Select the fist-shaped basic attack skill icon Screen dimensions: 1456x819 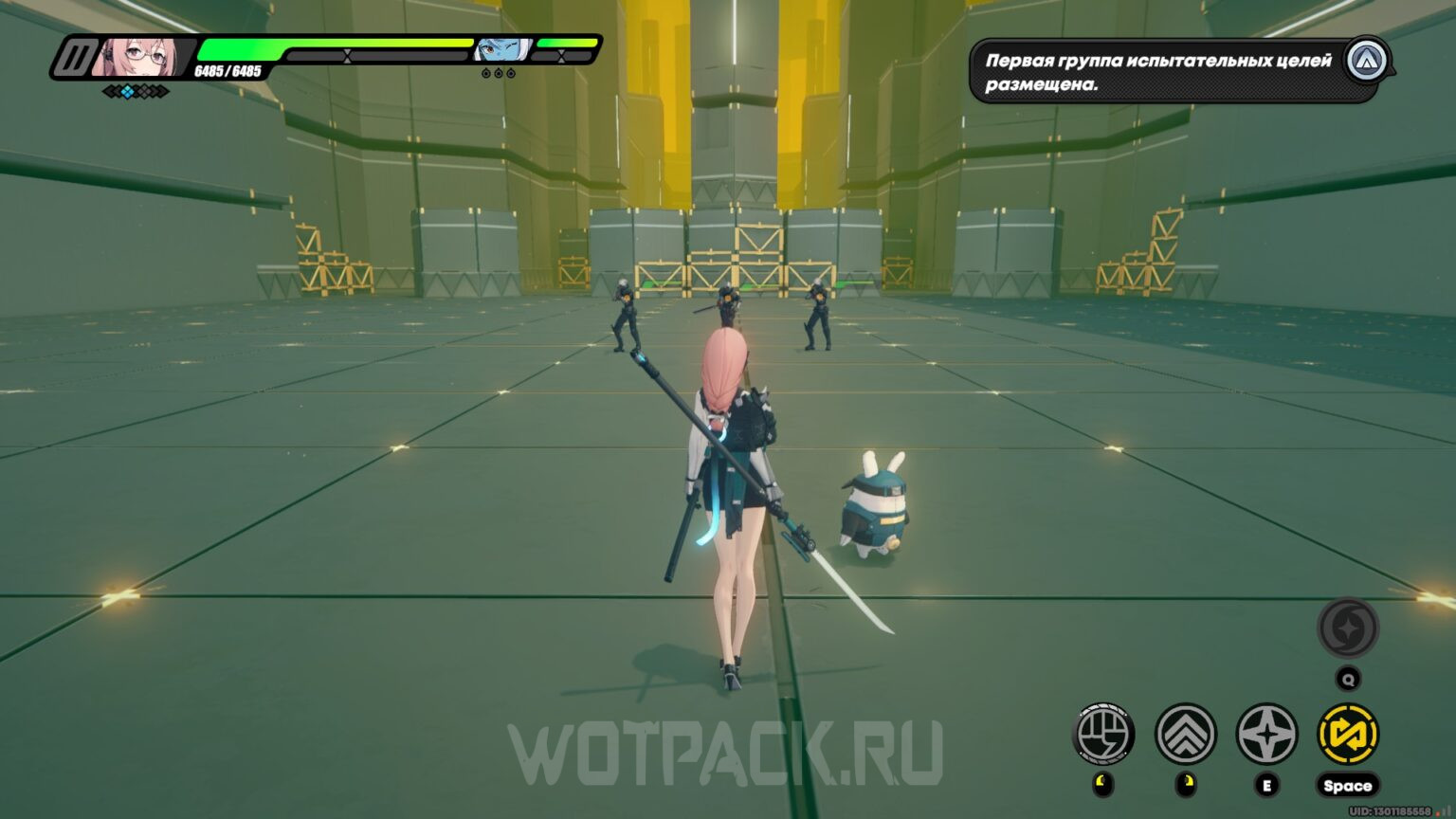click(1105, 736)
